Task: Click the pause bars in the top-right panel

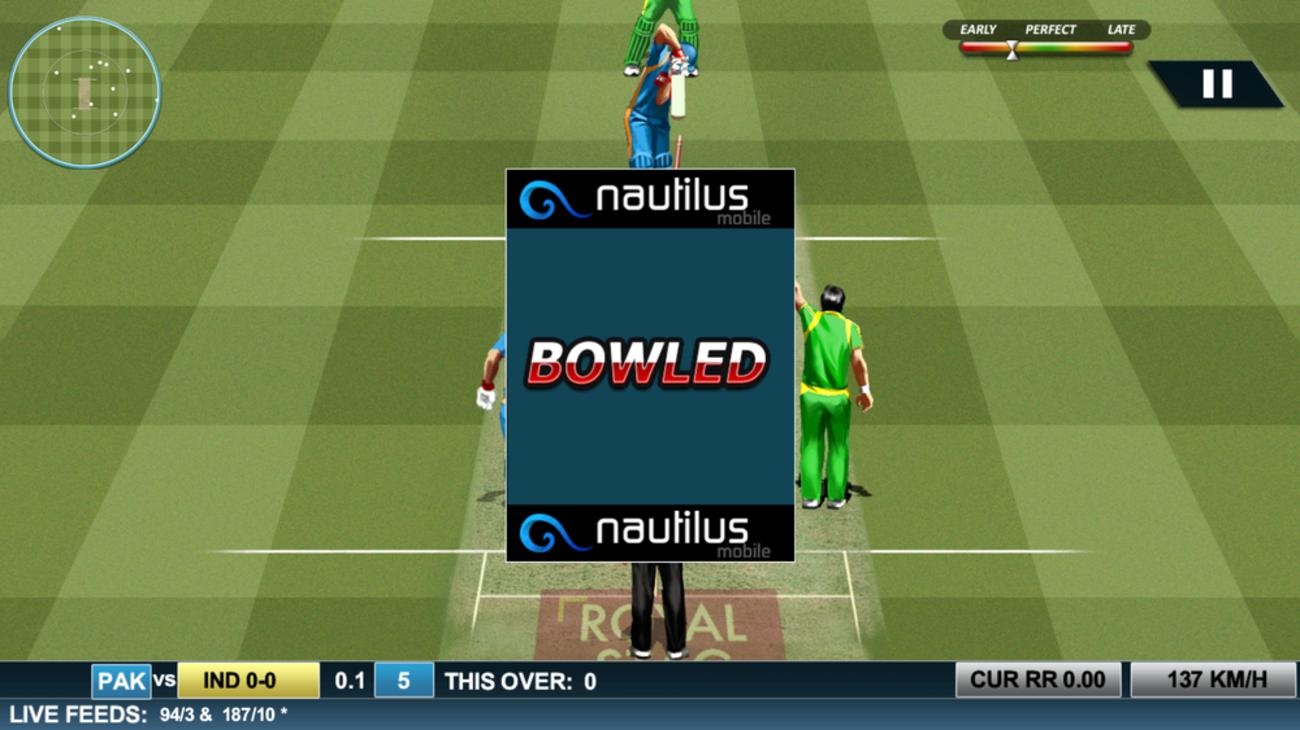Action: pyautogui.click(x=1220, y=84)
